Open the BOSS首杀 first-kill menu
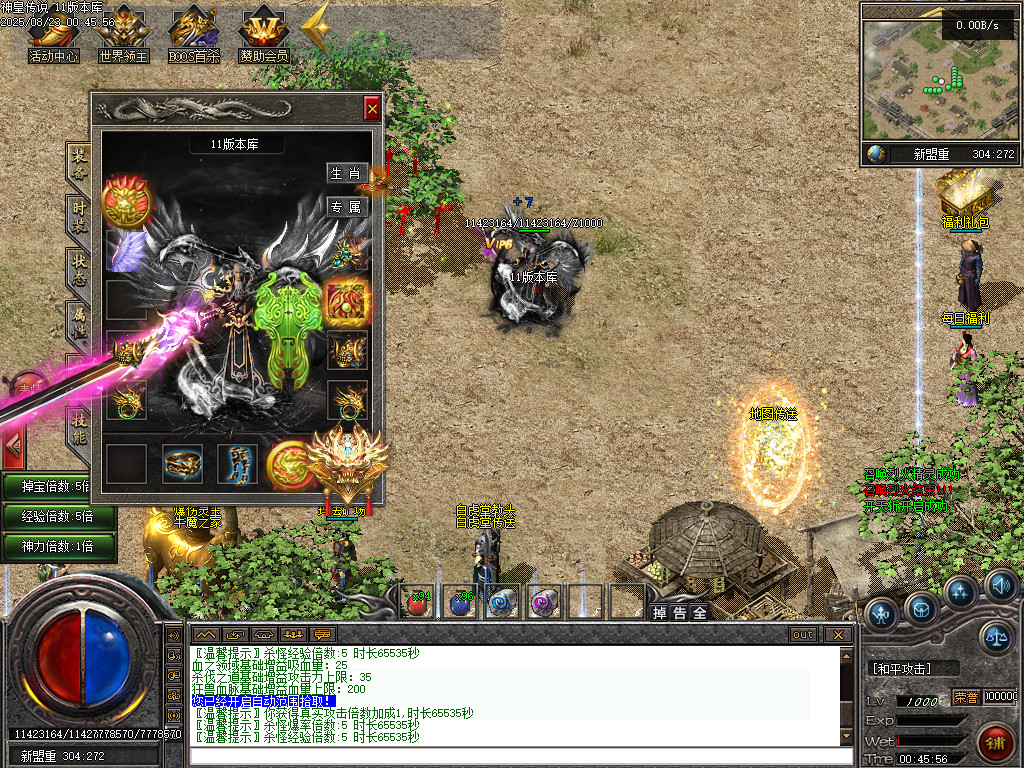This screenshot has width=1024, height=768. (x=193, y=36)
